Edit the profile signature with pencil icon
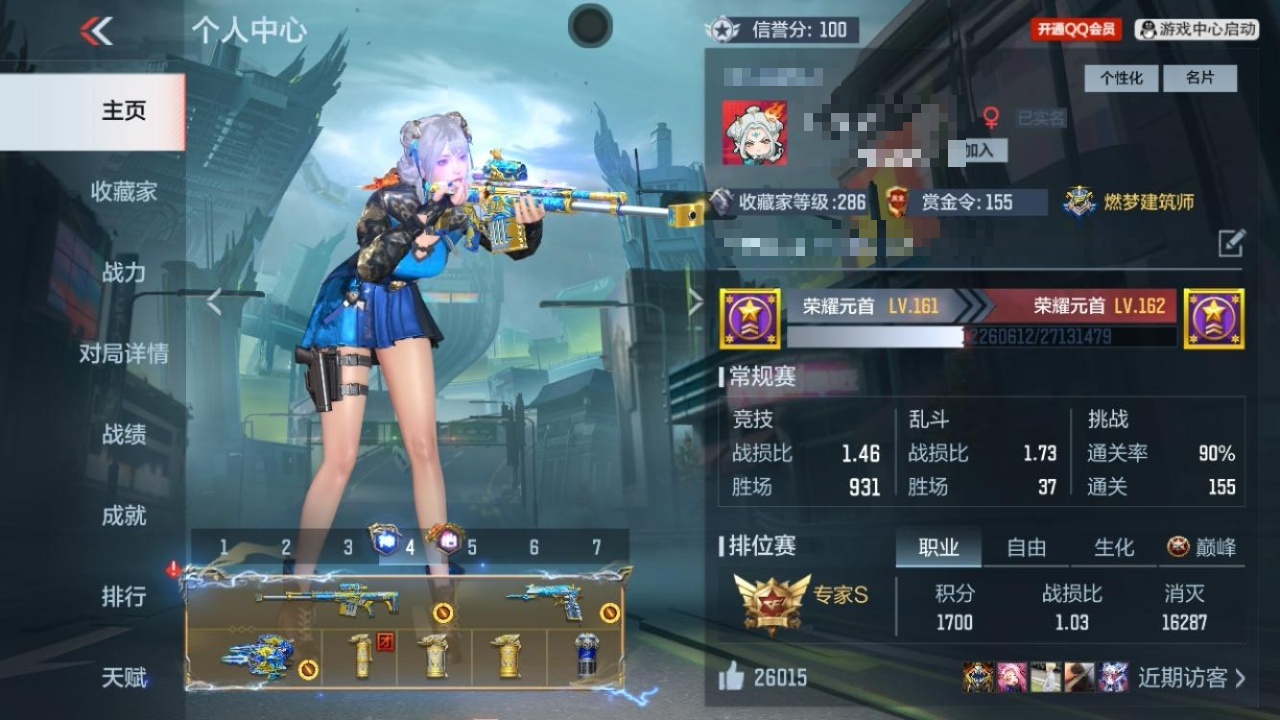Image resolution: width=1280 pixels, height=720 pixels. pos(1231,242)
